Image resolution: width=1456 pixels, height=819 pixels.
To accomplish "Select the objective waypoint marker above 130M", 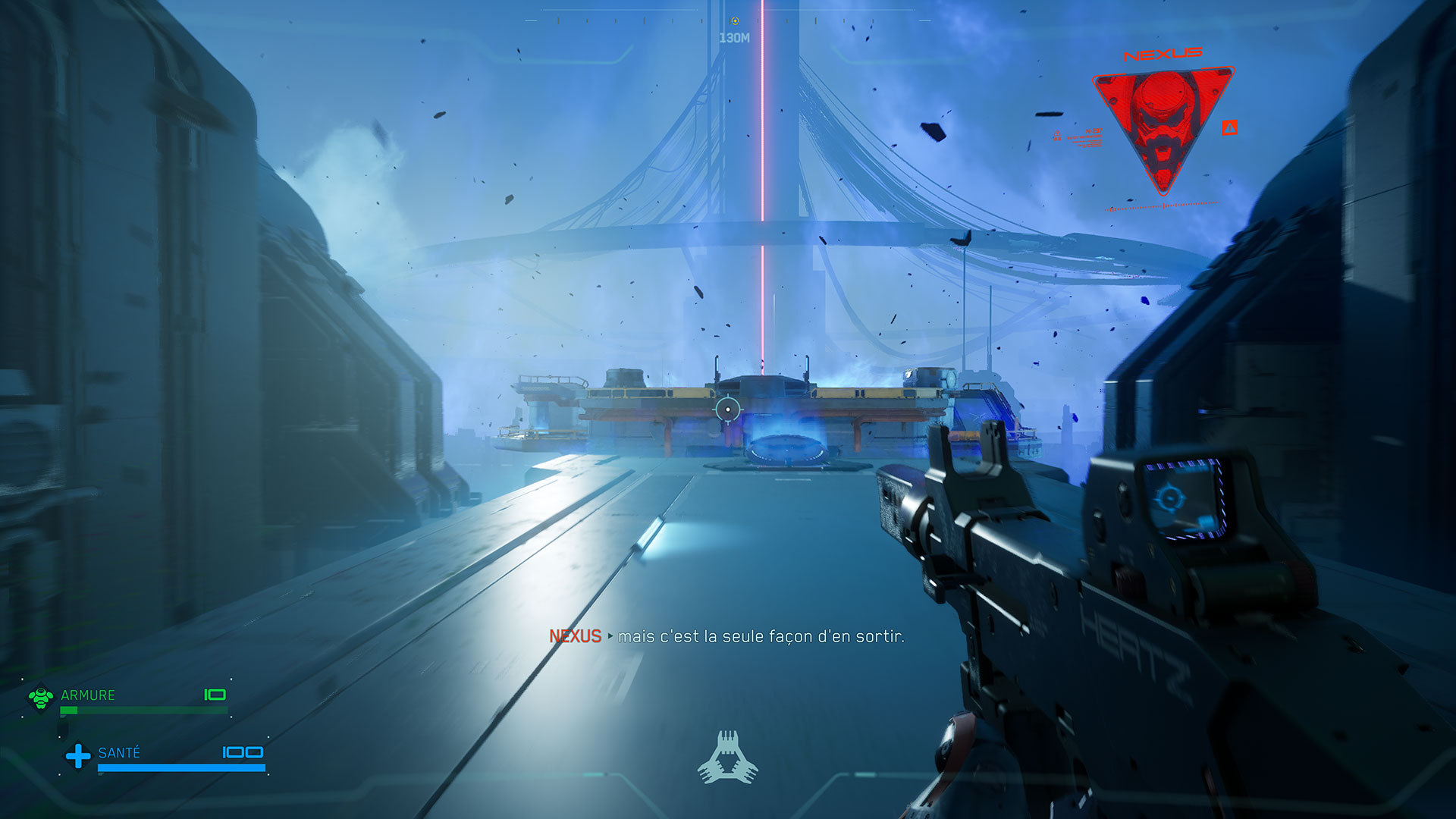I will [734, 20].
